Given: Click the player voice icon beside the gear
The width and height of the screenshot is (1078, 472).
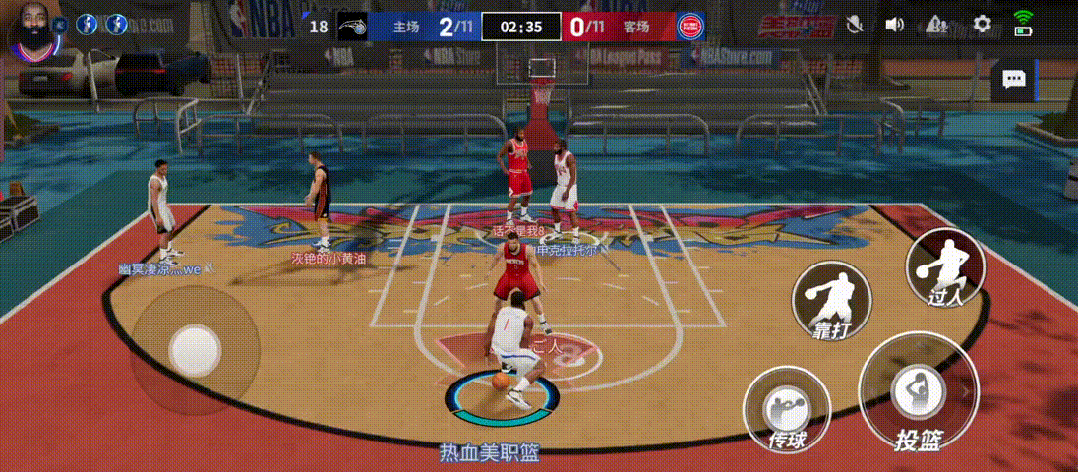Looking at the screenshot, I should pos(938,24).
